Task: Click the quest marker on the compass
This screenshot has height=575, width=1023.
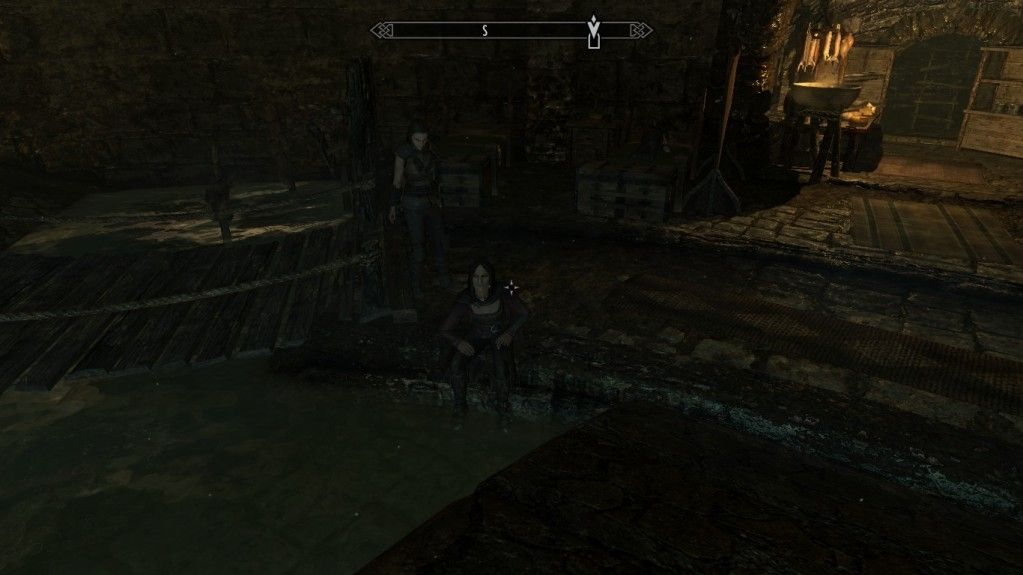Action: tap(594, 31)
